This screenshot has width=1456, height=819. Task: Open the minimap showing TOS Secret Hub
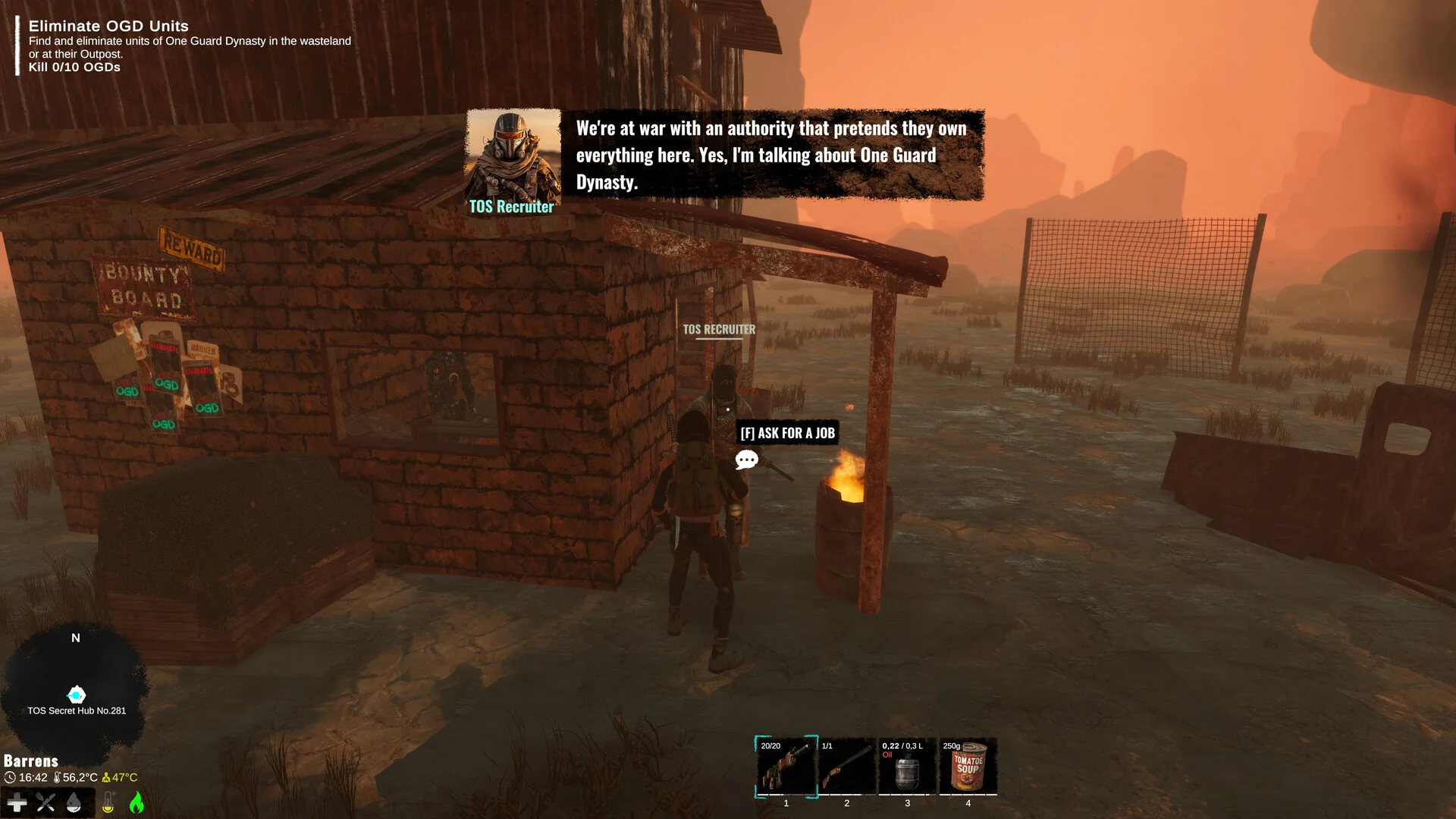pos(76,694)
